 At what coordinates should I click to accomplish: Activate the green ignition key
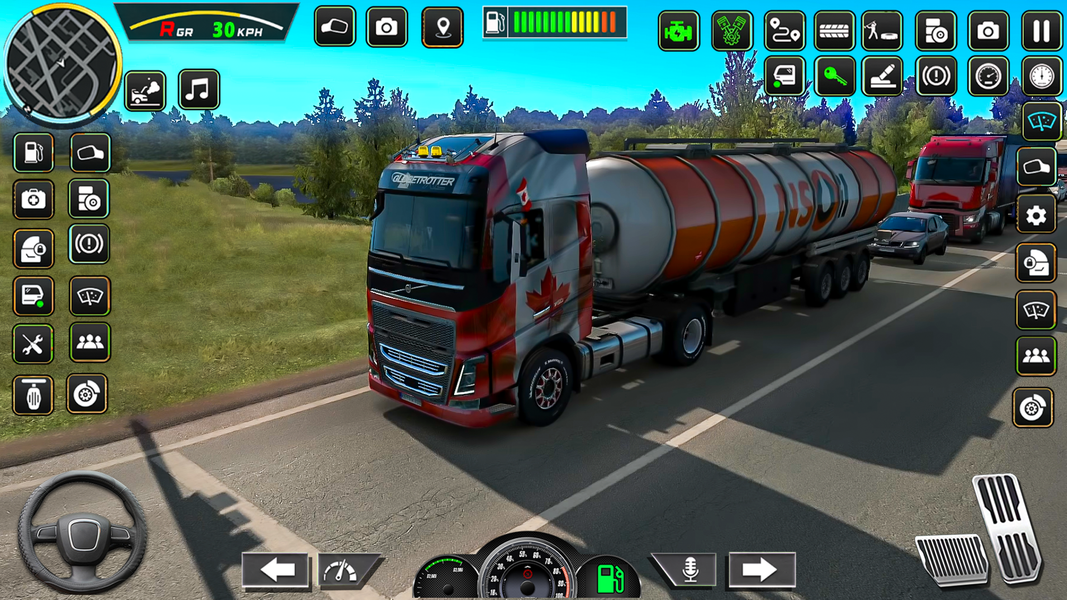coord(834,77)
